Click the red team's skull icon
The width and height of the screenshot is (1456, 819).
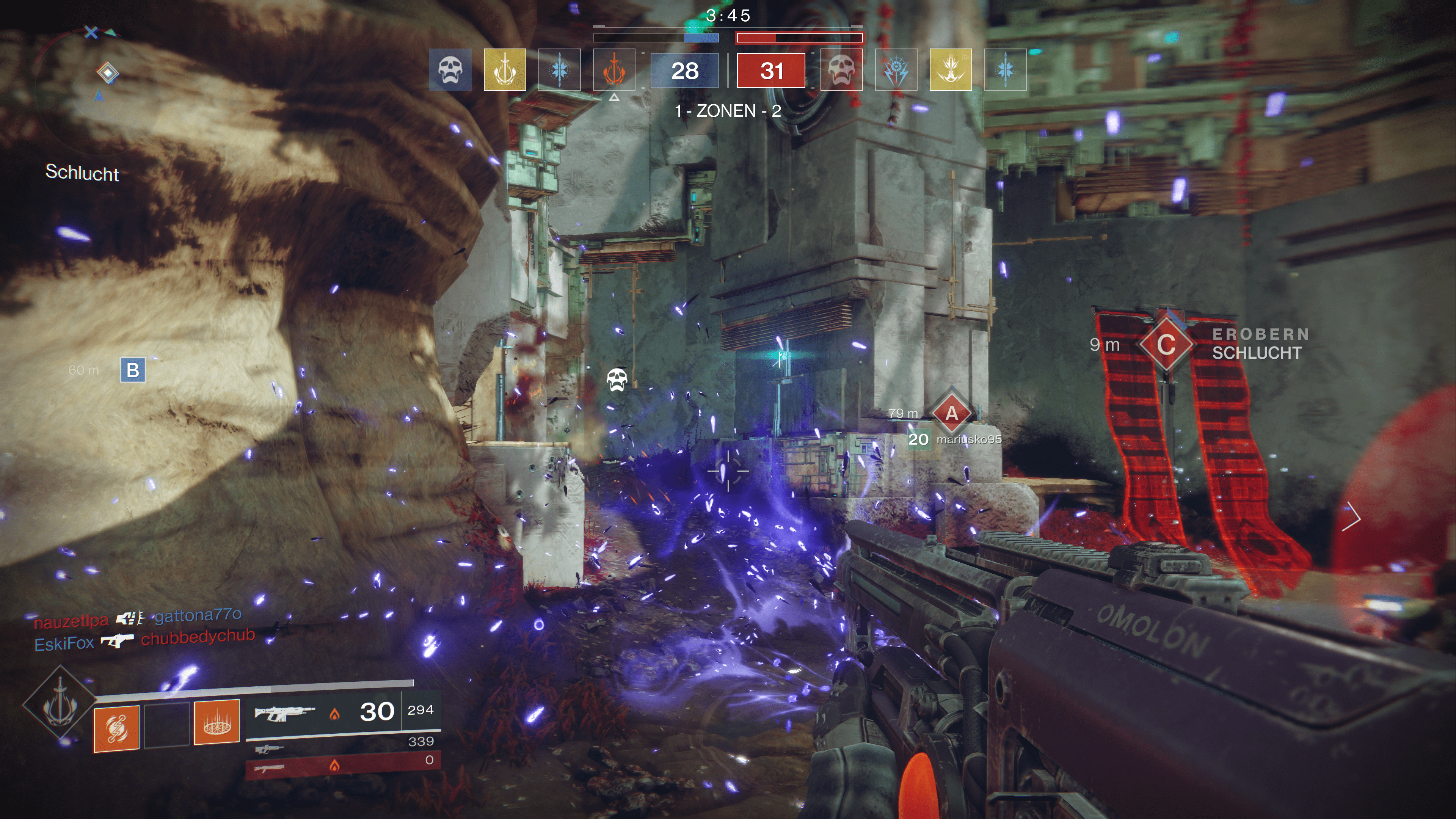click(x=841, y=70)
